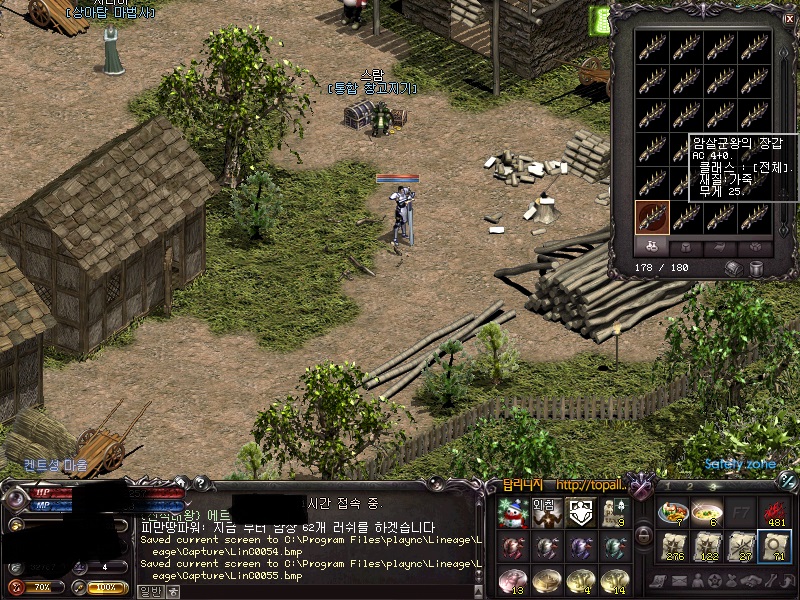Viewport: 800px width, 600px height.
Task: Use the scroll stack numbered 276
Action: pyautogui.click(x=673, y=547)
